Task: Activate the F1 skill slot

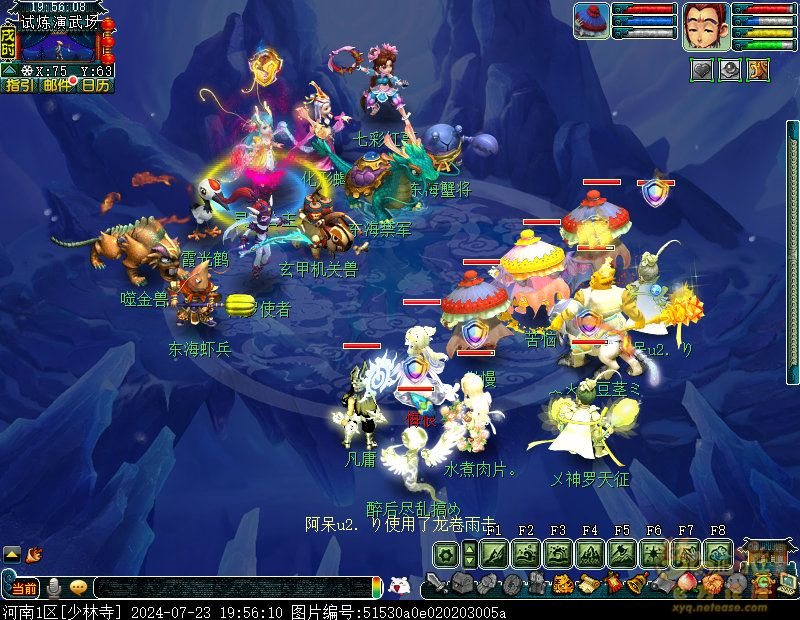Action: 494,553
